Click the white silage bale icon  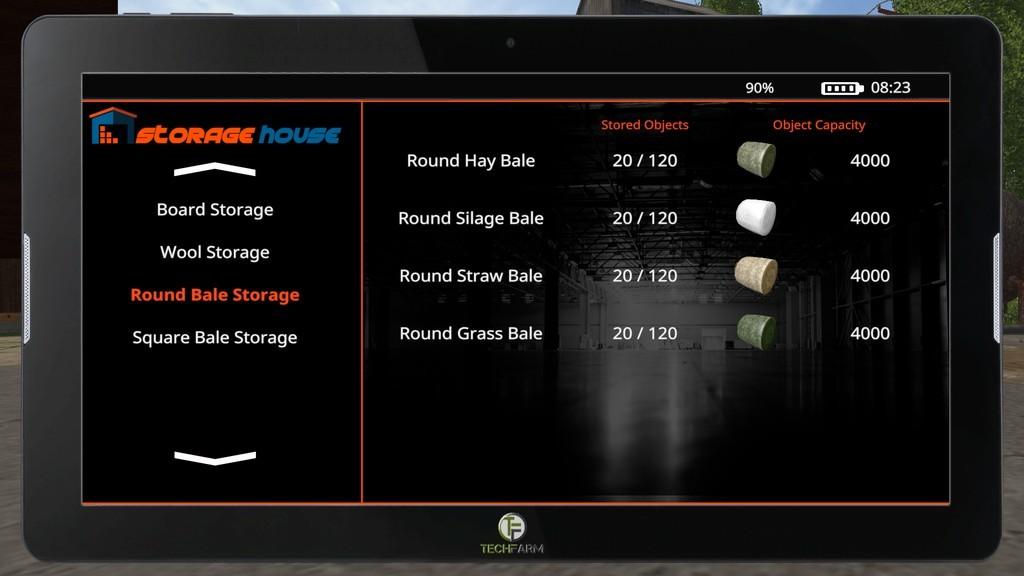(756, 217)
